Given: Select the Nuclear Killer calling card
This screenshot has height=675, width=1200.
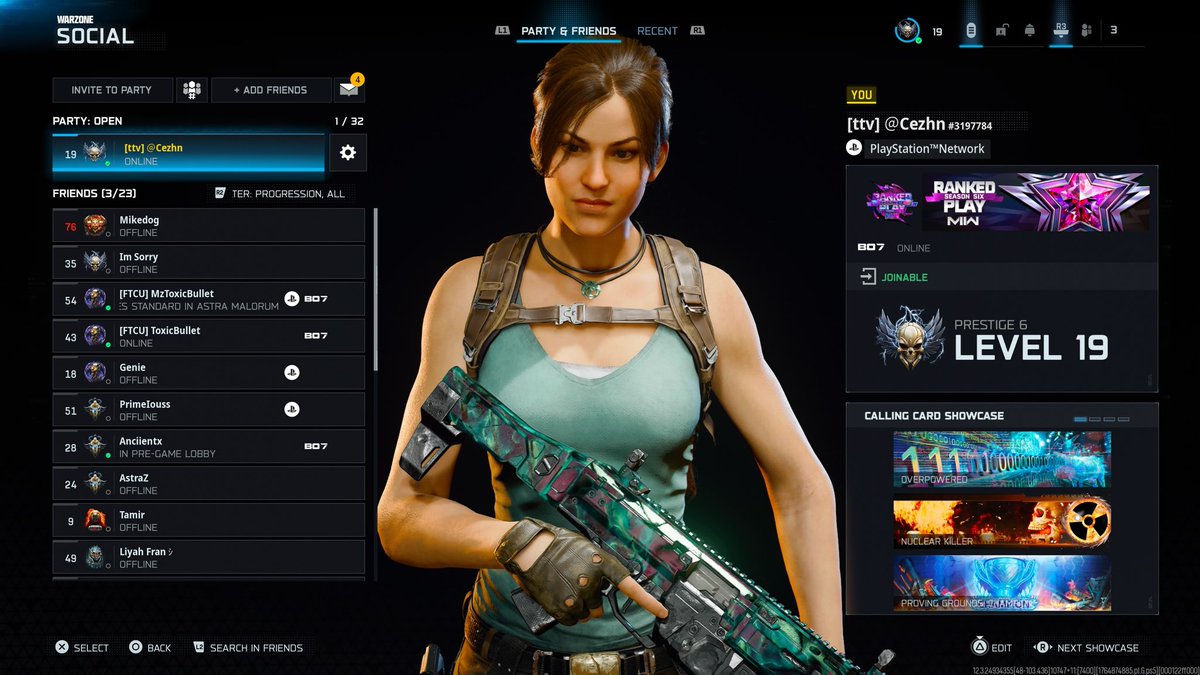Looking at the screenshot, I should [1001, 523].
